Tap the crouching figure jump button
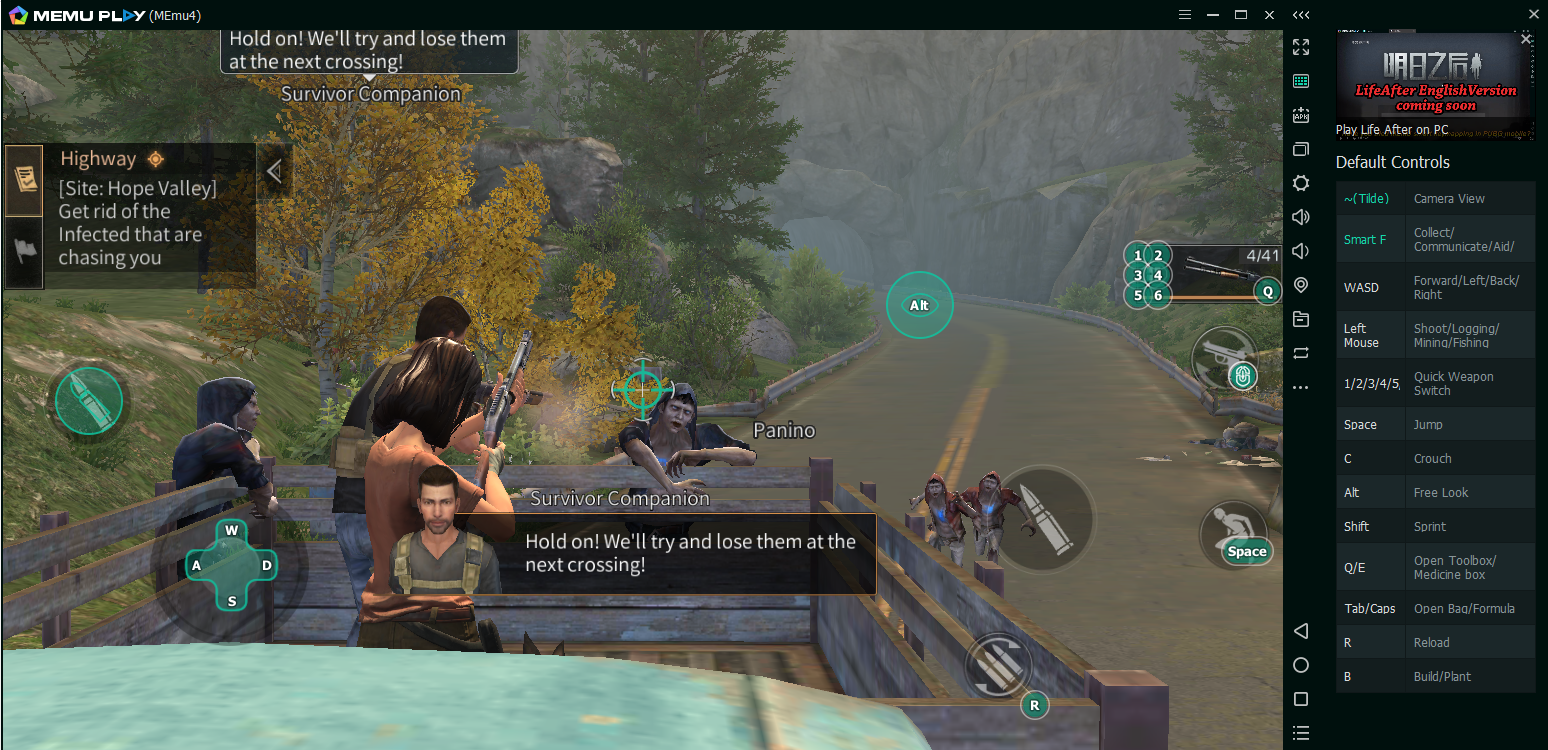1548x750 pixels. coord(1233,532)
